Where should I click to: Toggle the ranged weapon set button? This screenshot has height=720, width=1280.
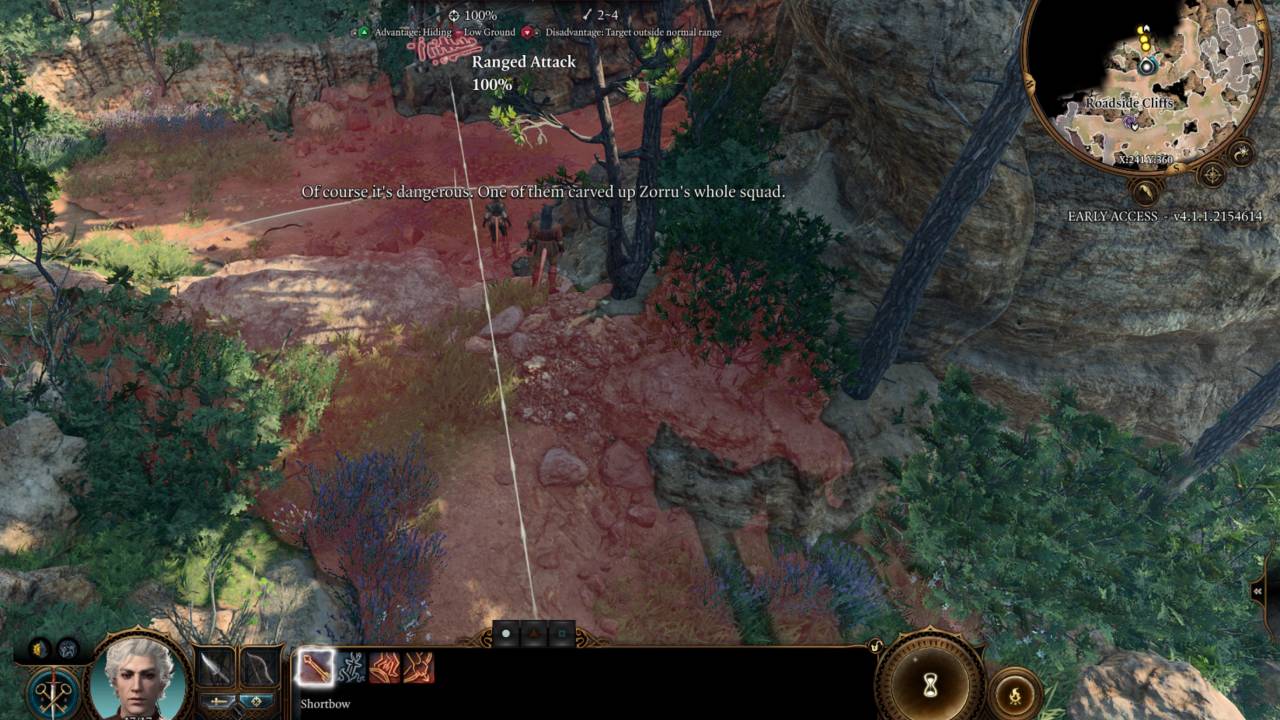256,701
